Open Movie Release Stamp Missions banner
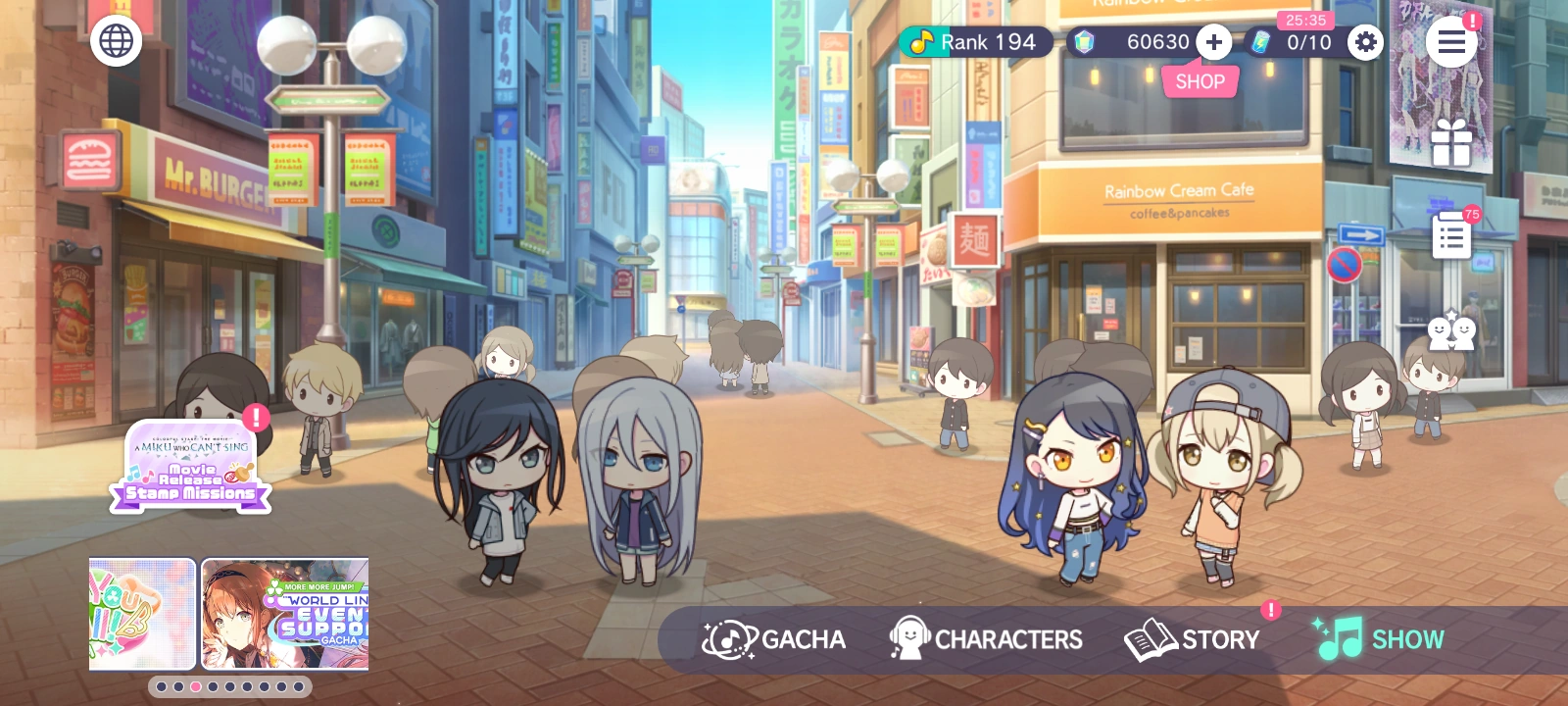Screen dimensions: 1568x706 [191, 469]
